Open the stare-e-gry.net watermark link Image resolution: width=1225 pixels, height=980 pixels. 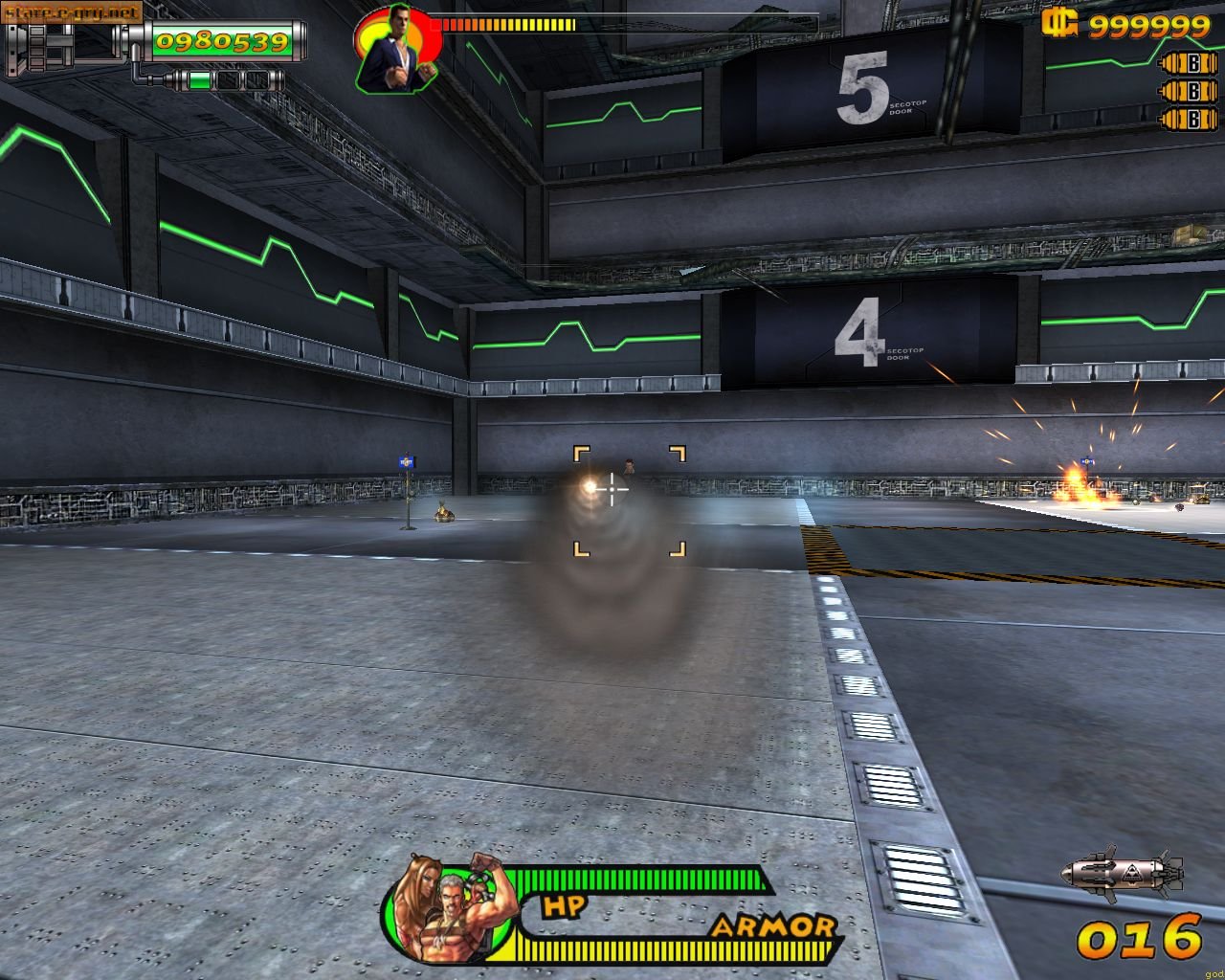(x=73, y=11)
